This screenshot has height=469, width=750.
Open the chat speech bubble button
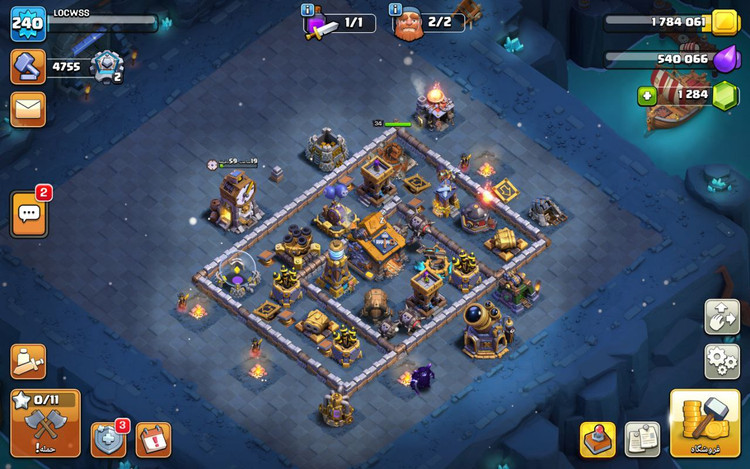pyautogui.click(x=29, y=215)
